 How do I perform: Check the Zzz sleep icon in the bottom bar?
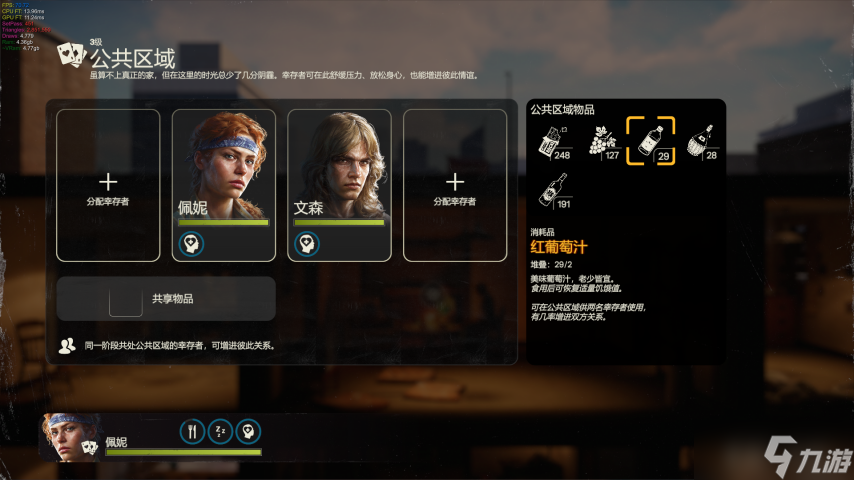pyautogui.click(x=220, y=431)
